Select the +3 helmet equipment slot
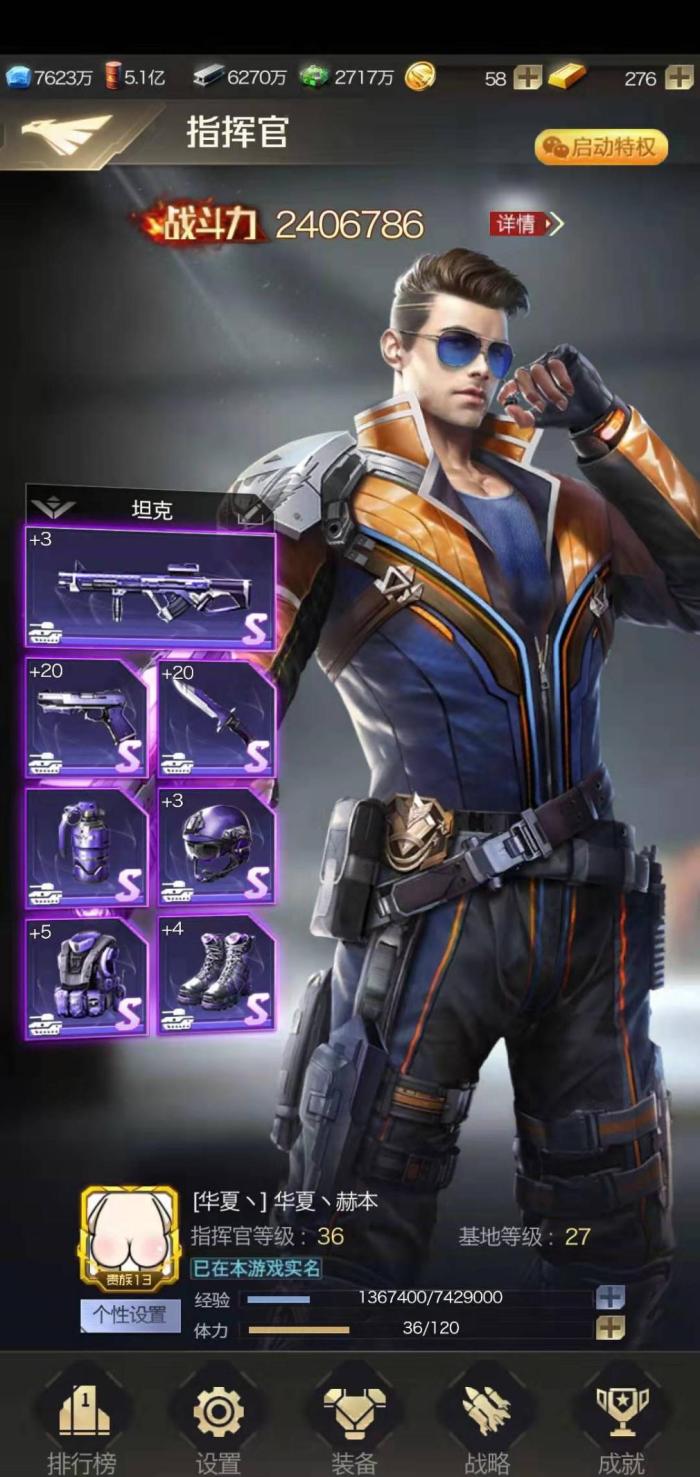The height and width of the screenshot is (1477, 700). point(216,846)
